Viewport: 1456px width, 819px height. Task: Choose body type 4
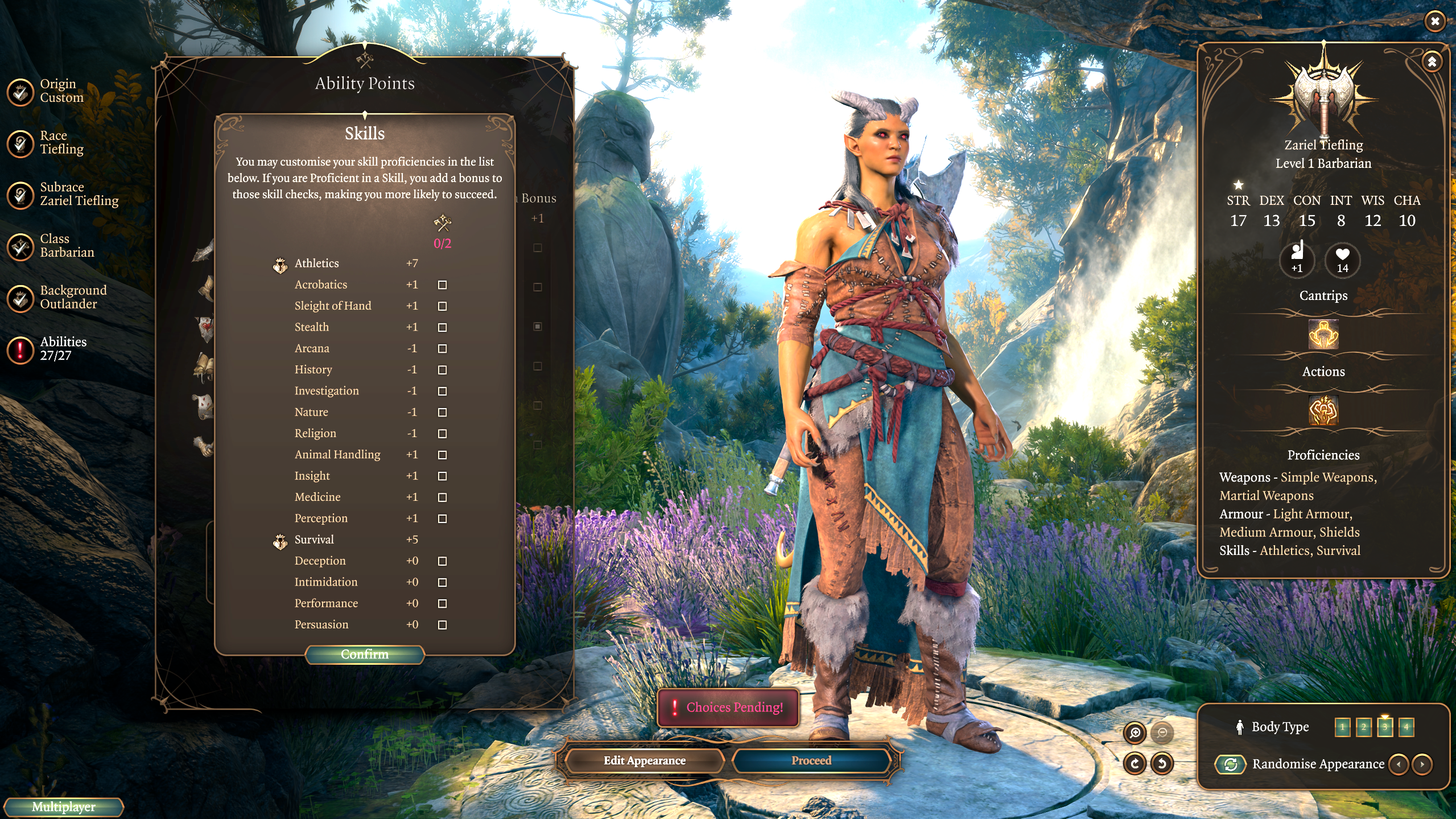tap(1406, 727)
